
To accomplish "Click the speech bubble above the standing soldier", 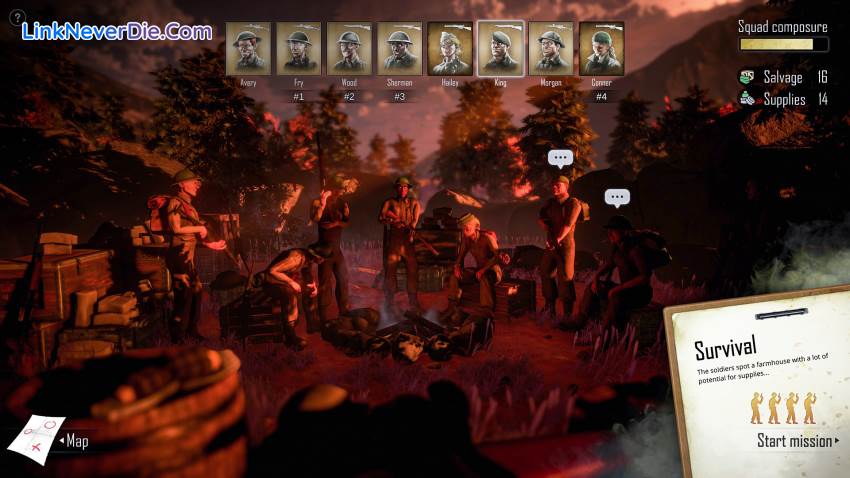I will [560, 158].
